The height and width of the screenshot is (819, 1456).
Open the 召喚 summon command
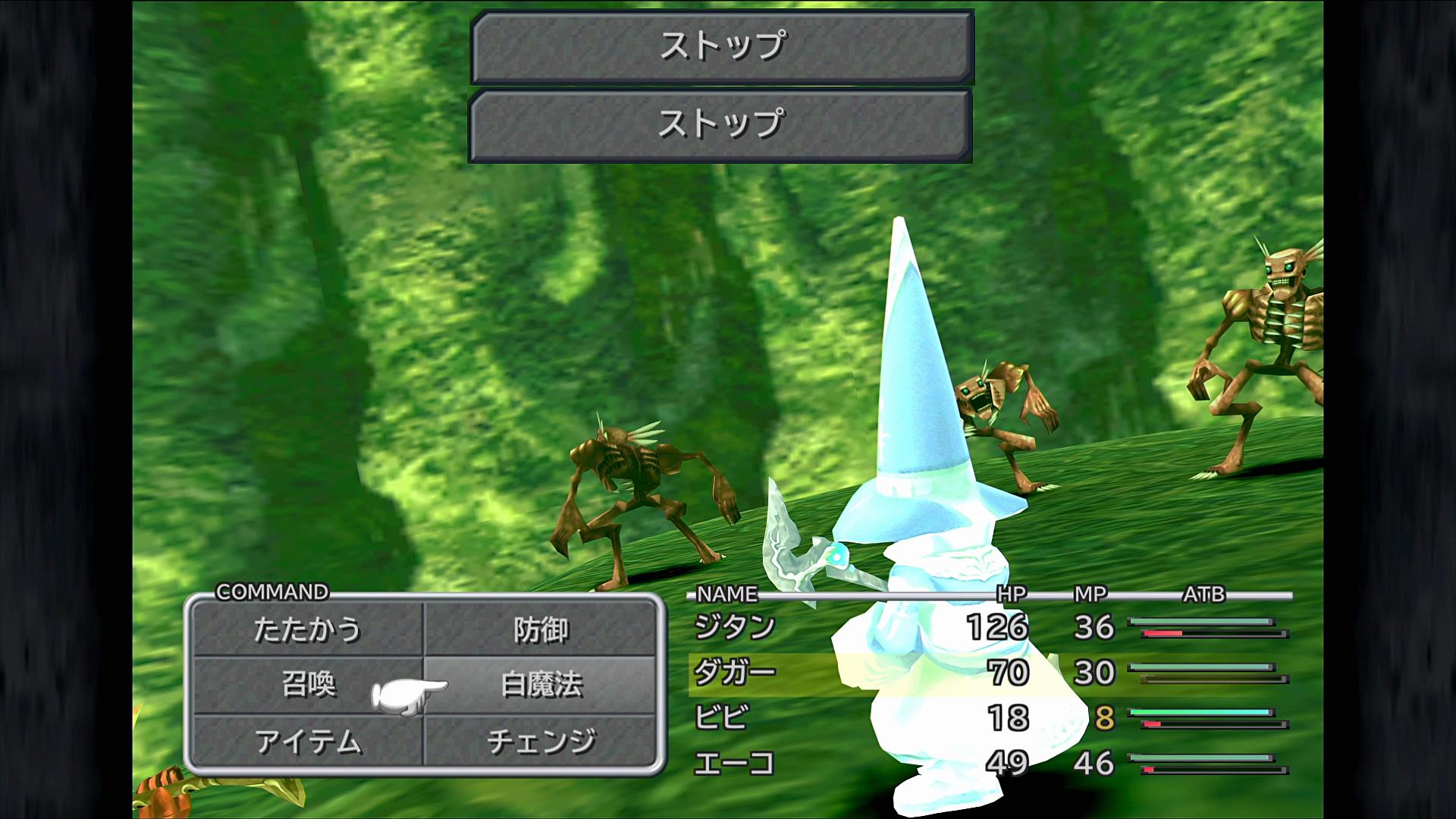pos(307,685)
